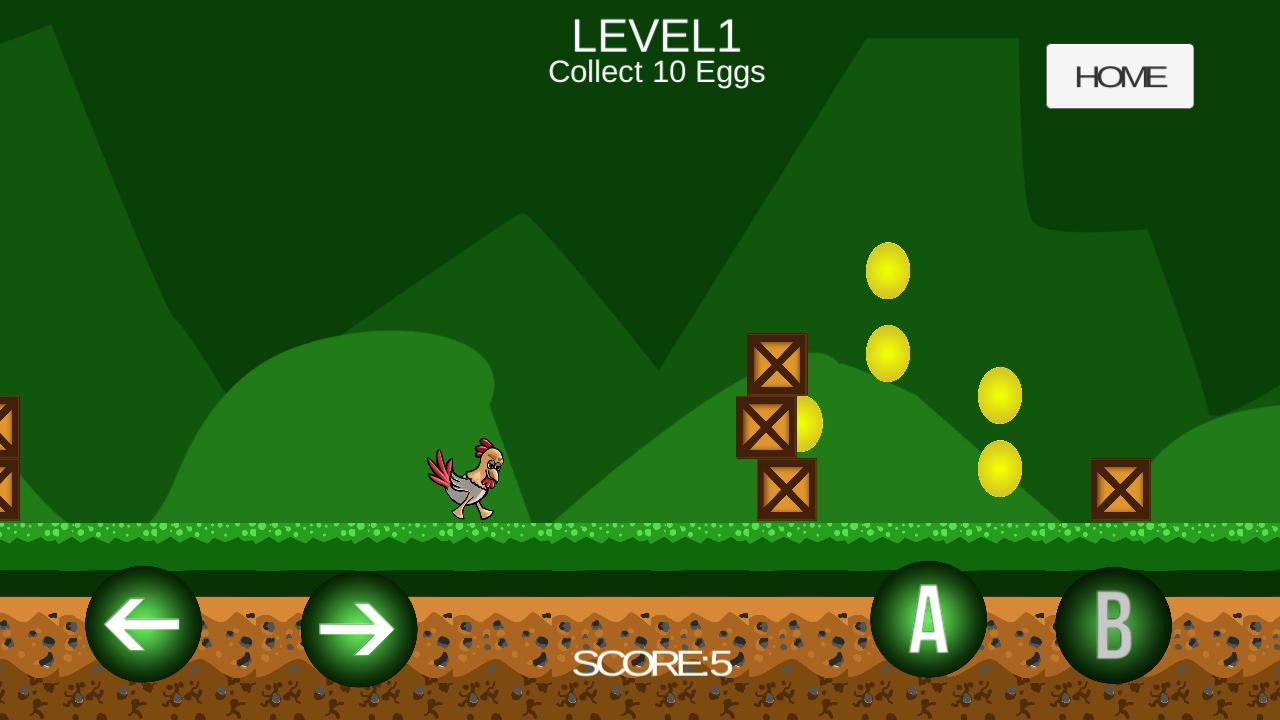Viewport: 1280px width, 720px height.
Task: Activate the green B action button
Action: 1113,625
